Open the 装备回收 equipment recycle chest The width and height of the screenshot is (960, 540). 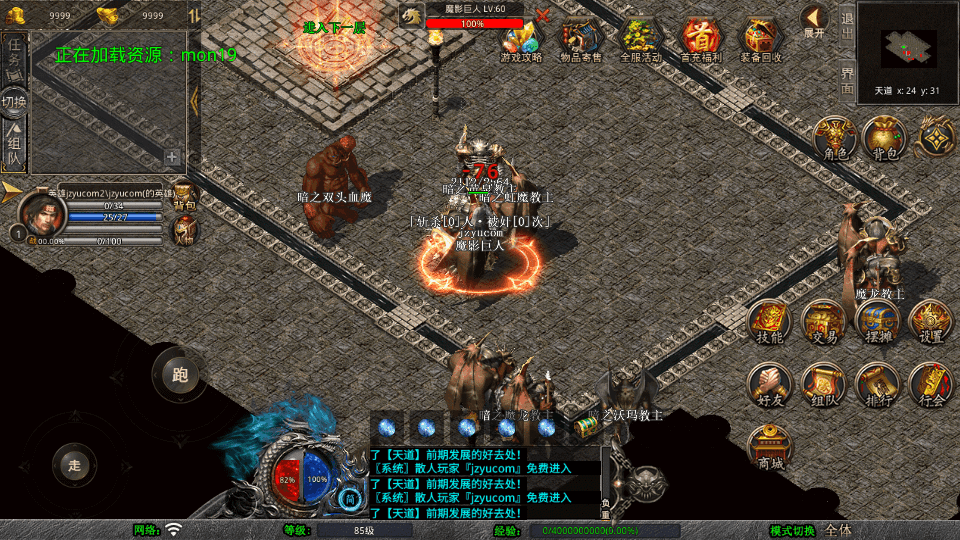[761, 40]
